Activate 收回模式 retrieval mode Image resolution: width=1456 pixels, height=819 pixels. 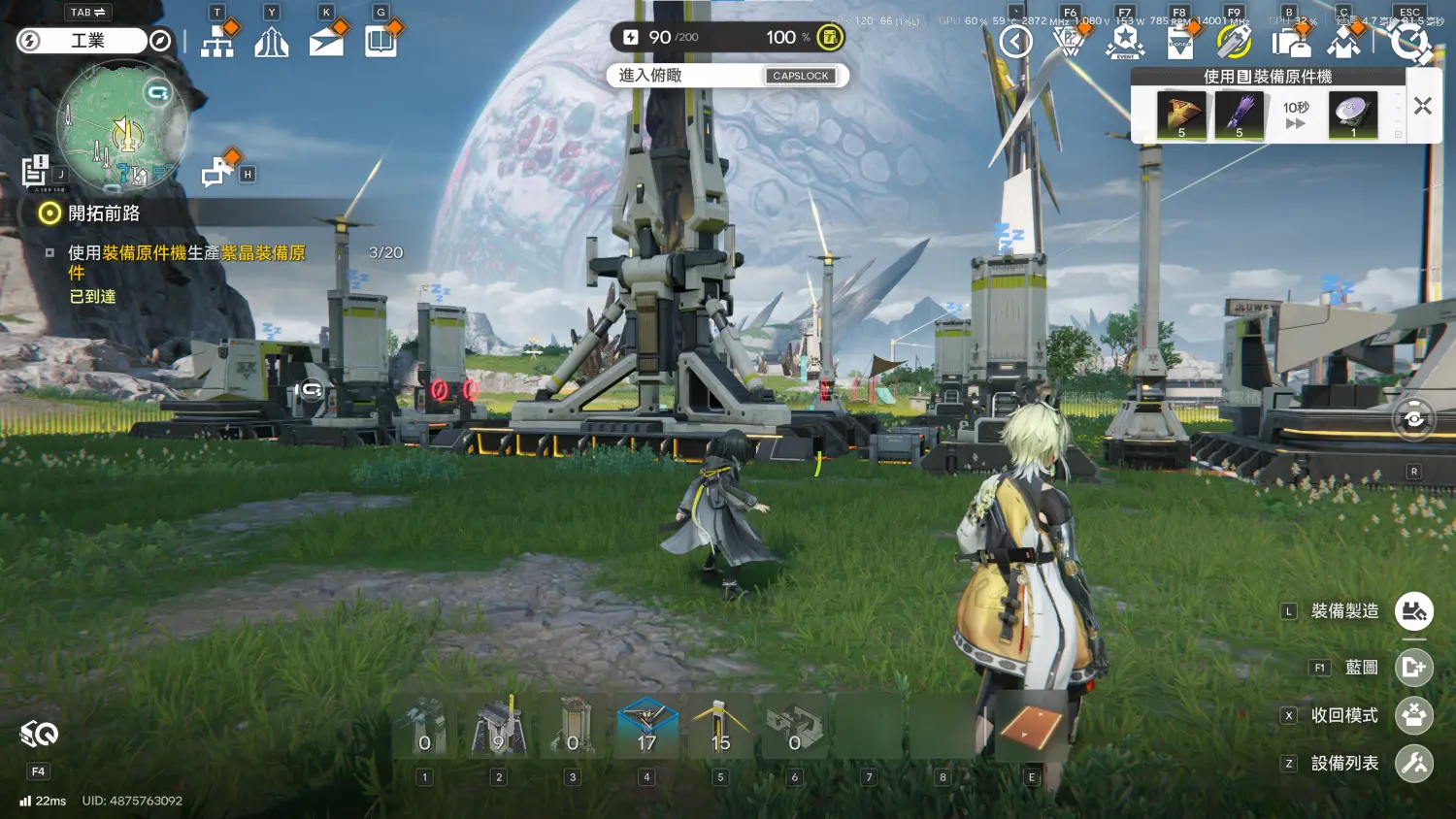tap(1413, 716)
